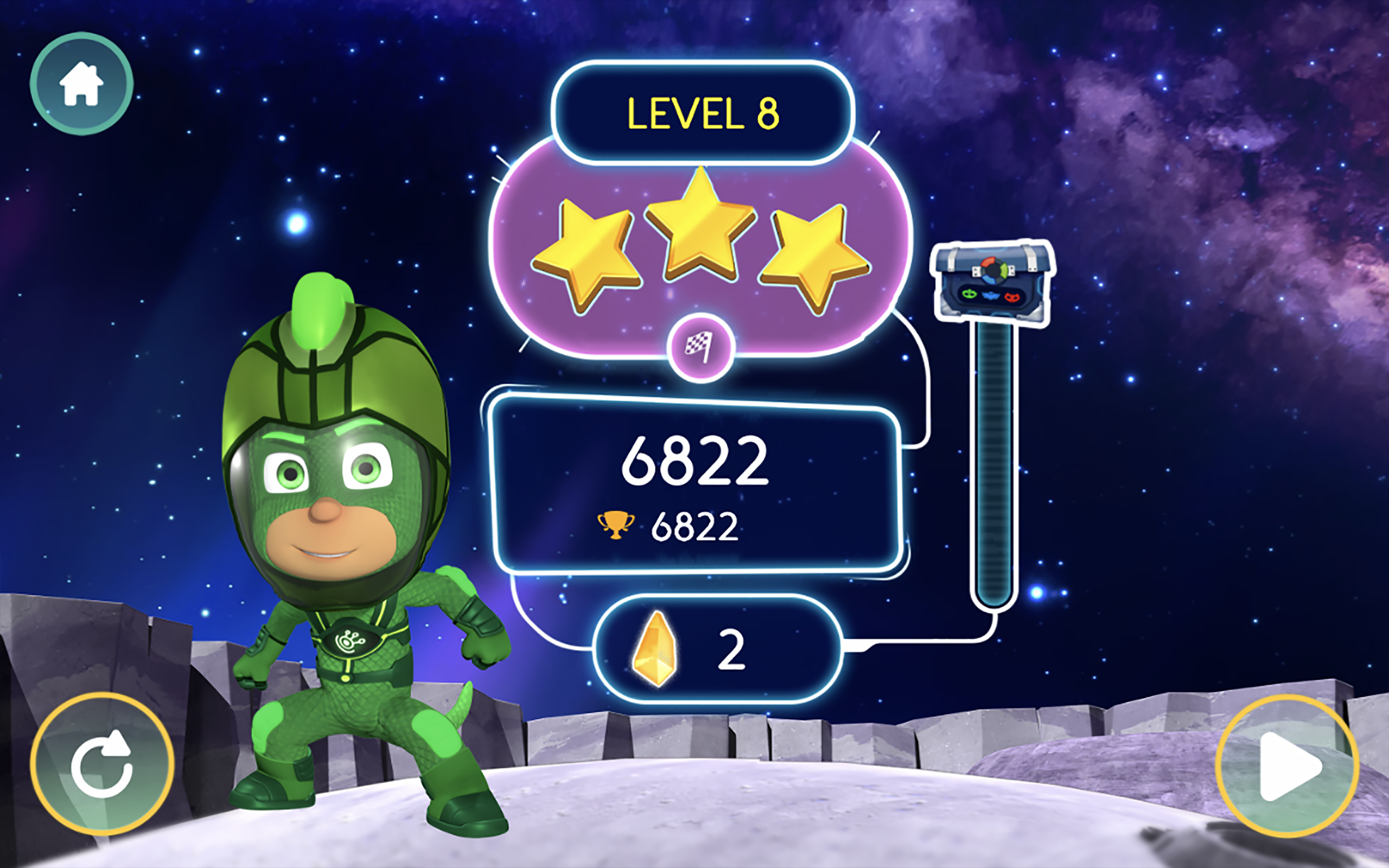This screenshot has height=868, width=1389.
Task: Click the Owlette mask symbol on the amulet
Action: (1013, 298)
